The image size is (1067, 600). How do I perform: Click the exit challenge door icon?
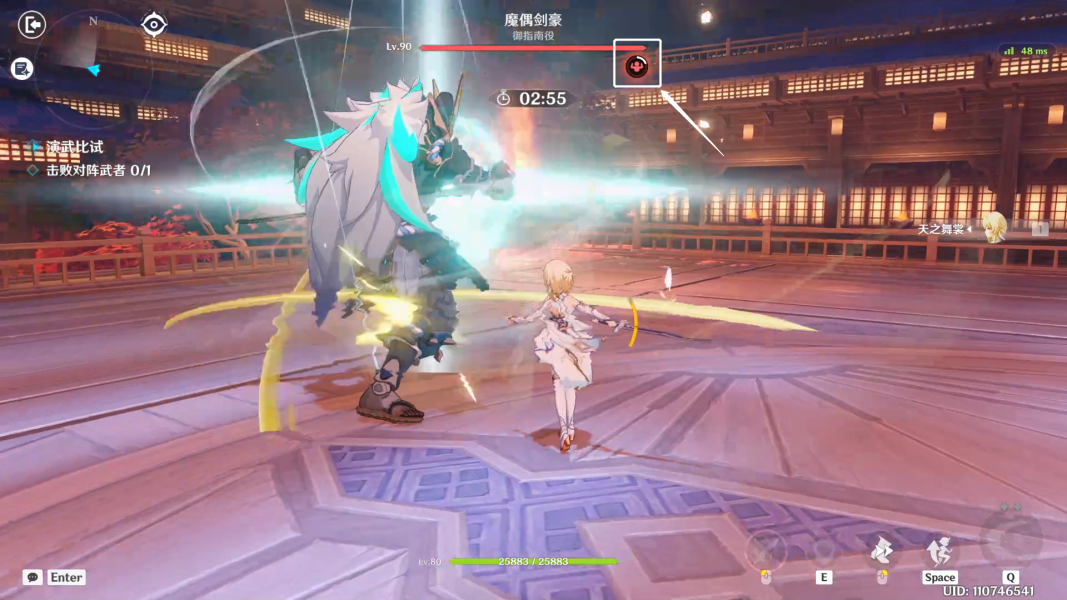point(33,24)
